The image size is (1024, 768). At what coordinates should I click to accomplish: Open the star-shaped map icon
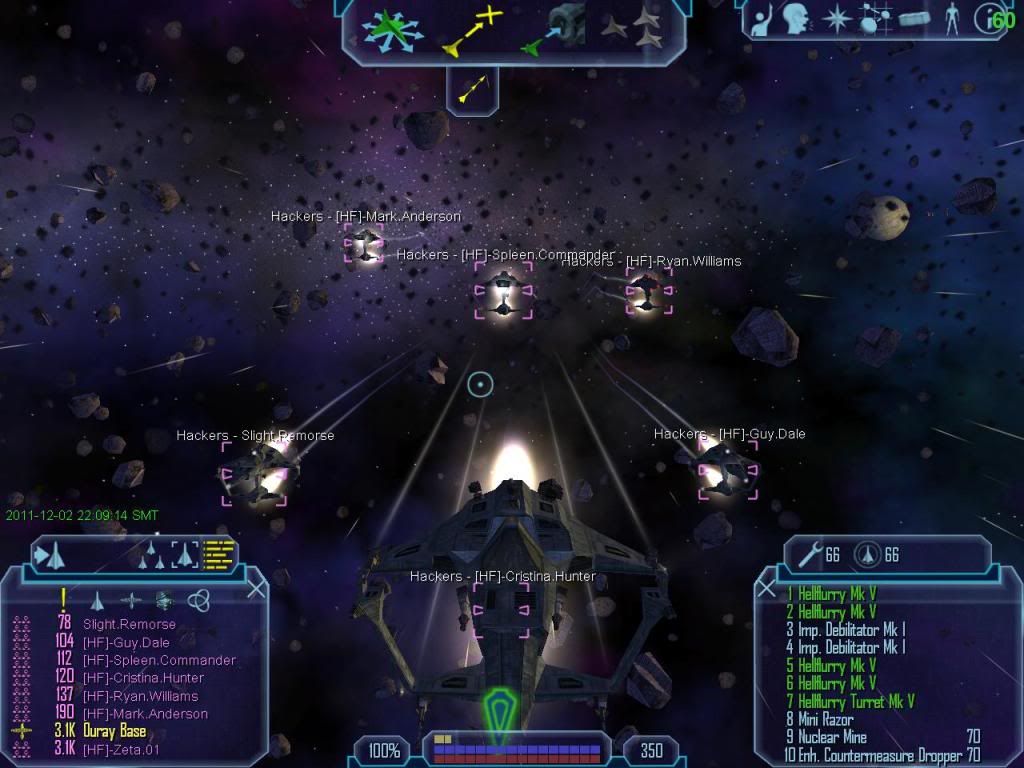point(835,17)
